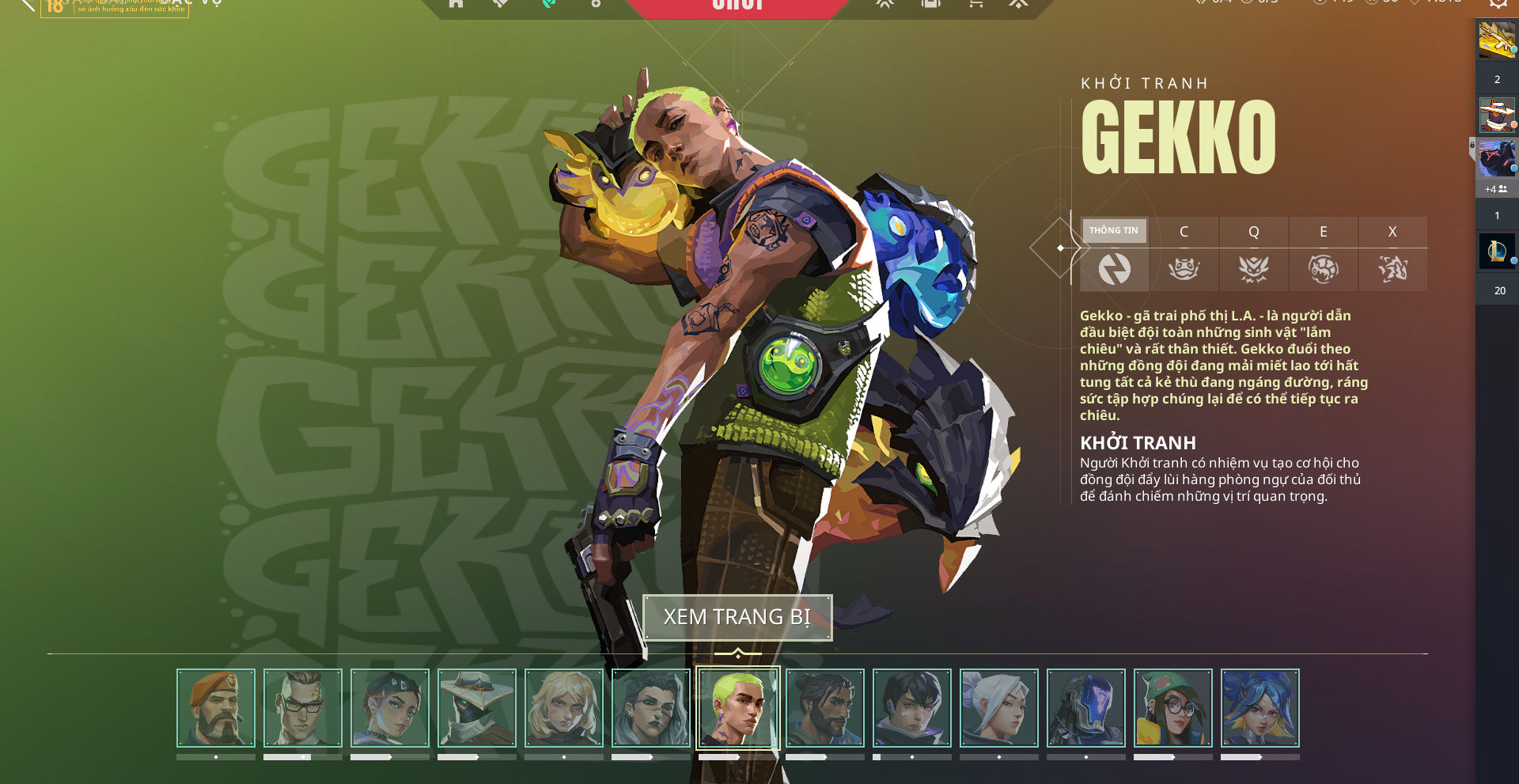1519x784 pixels.
Task: Choose Killjoy with the green beanie
Action: (1173, 708)
